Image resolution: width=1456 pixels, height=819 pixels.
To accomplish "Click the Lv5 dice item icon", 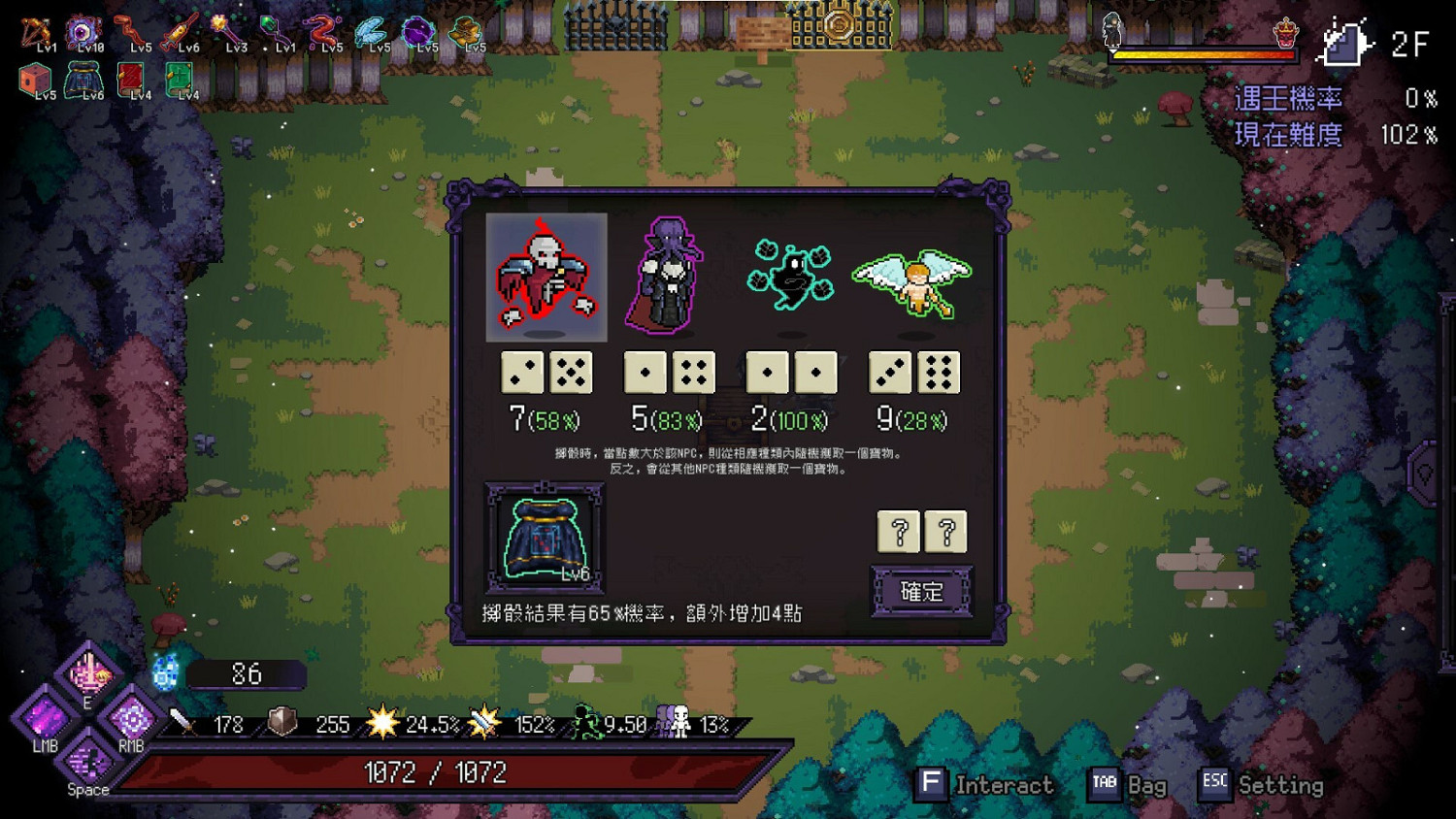I will [x=35, y=77].
